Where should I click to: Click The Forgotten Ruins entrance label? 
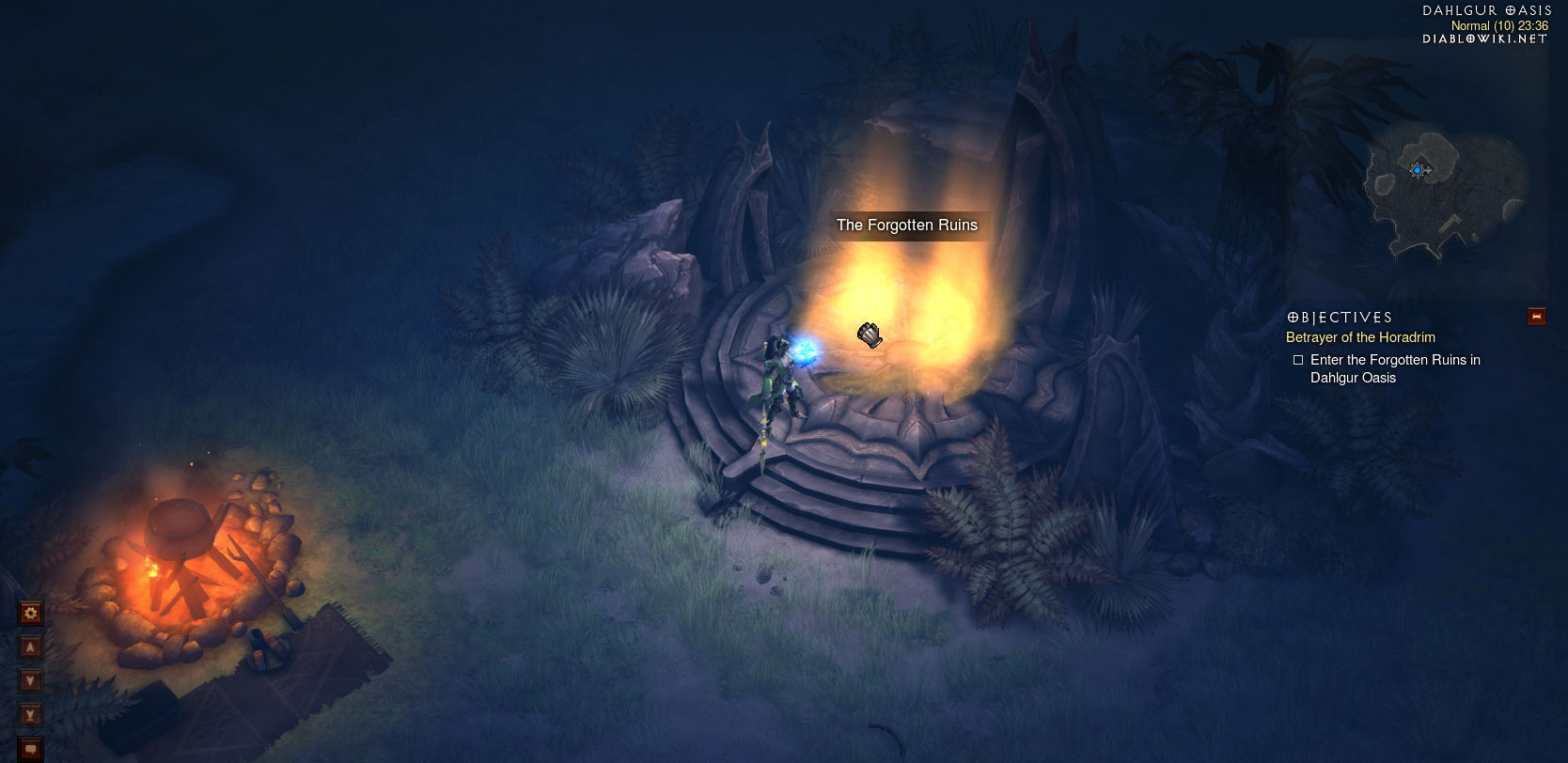907,226
